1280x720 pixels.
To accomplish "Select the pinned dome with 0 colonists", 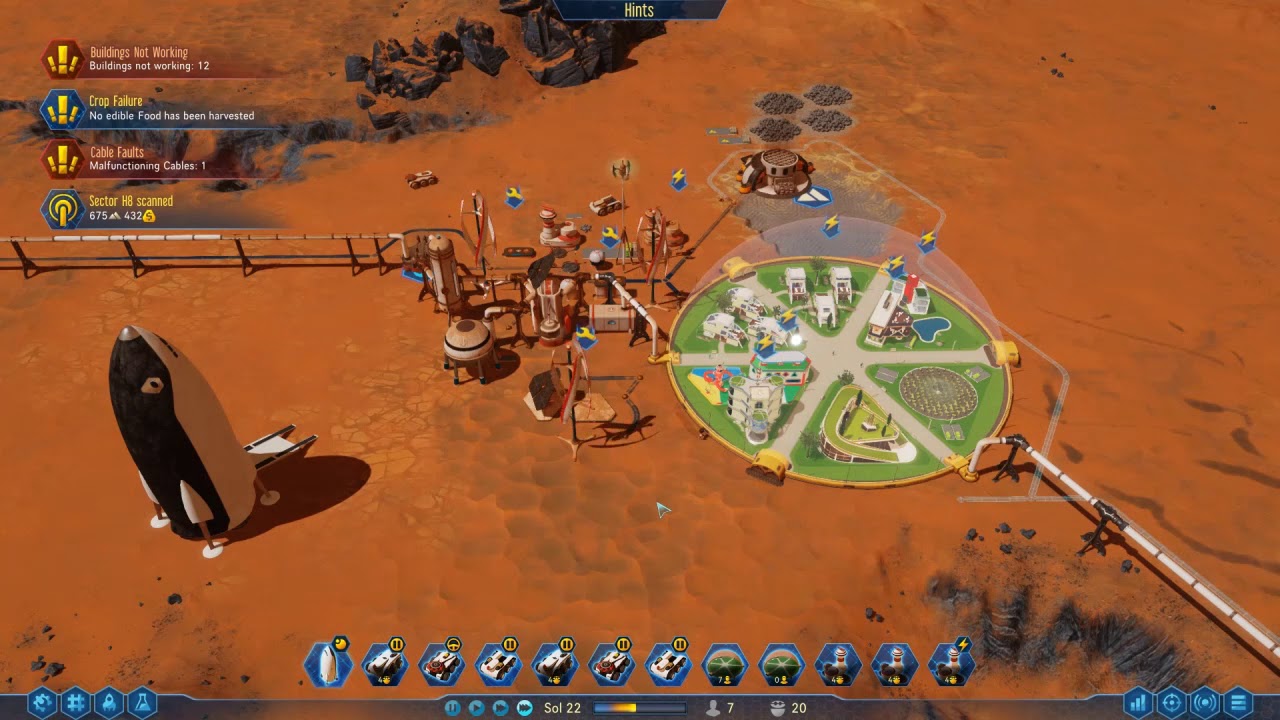I will click(781, 663).
